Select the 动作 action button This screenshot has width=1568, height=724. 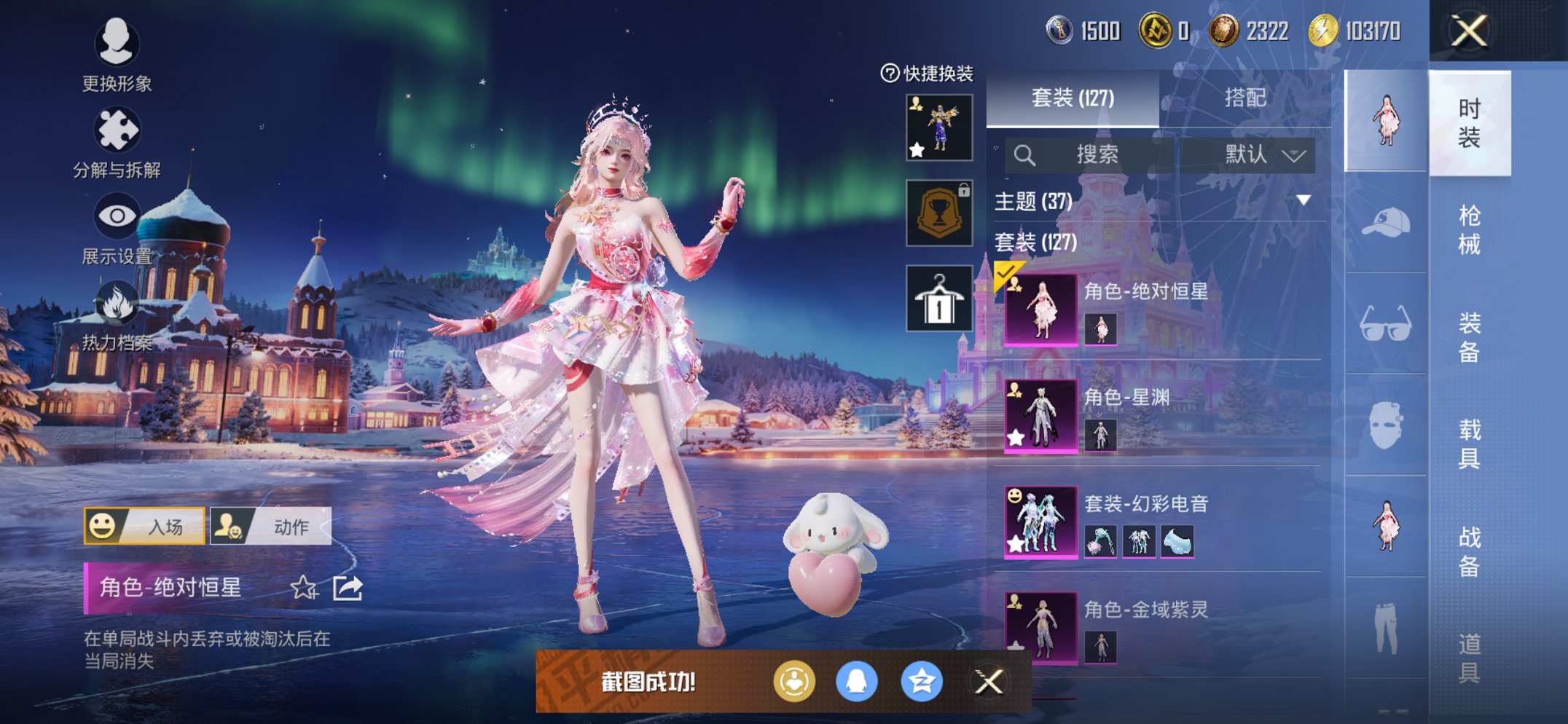(271, 526)
